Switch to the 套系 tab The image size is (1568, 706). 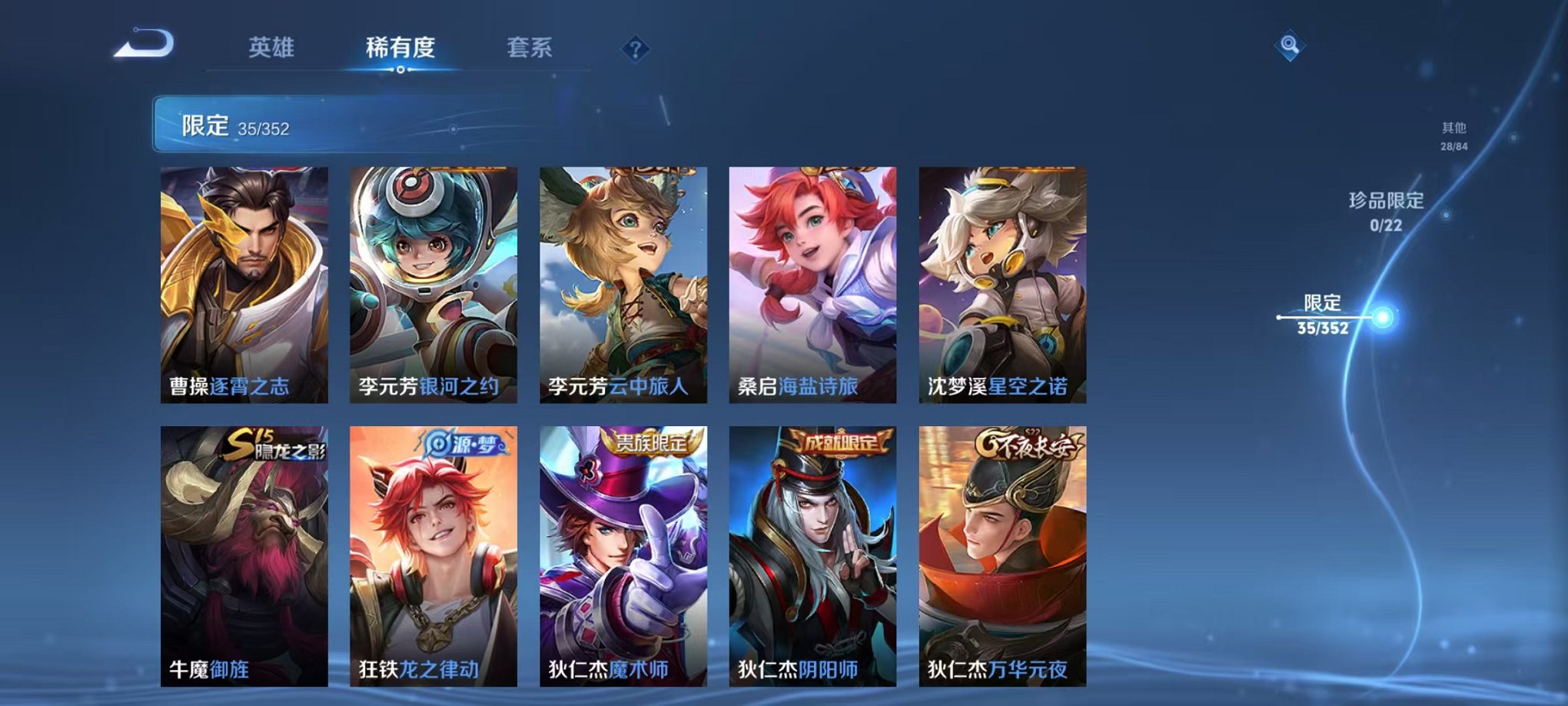pos(536,48)
